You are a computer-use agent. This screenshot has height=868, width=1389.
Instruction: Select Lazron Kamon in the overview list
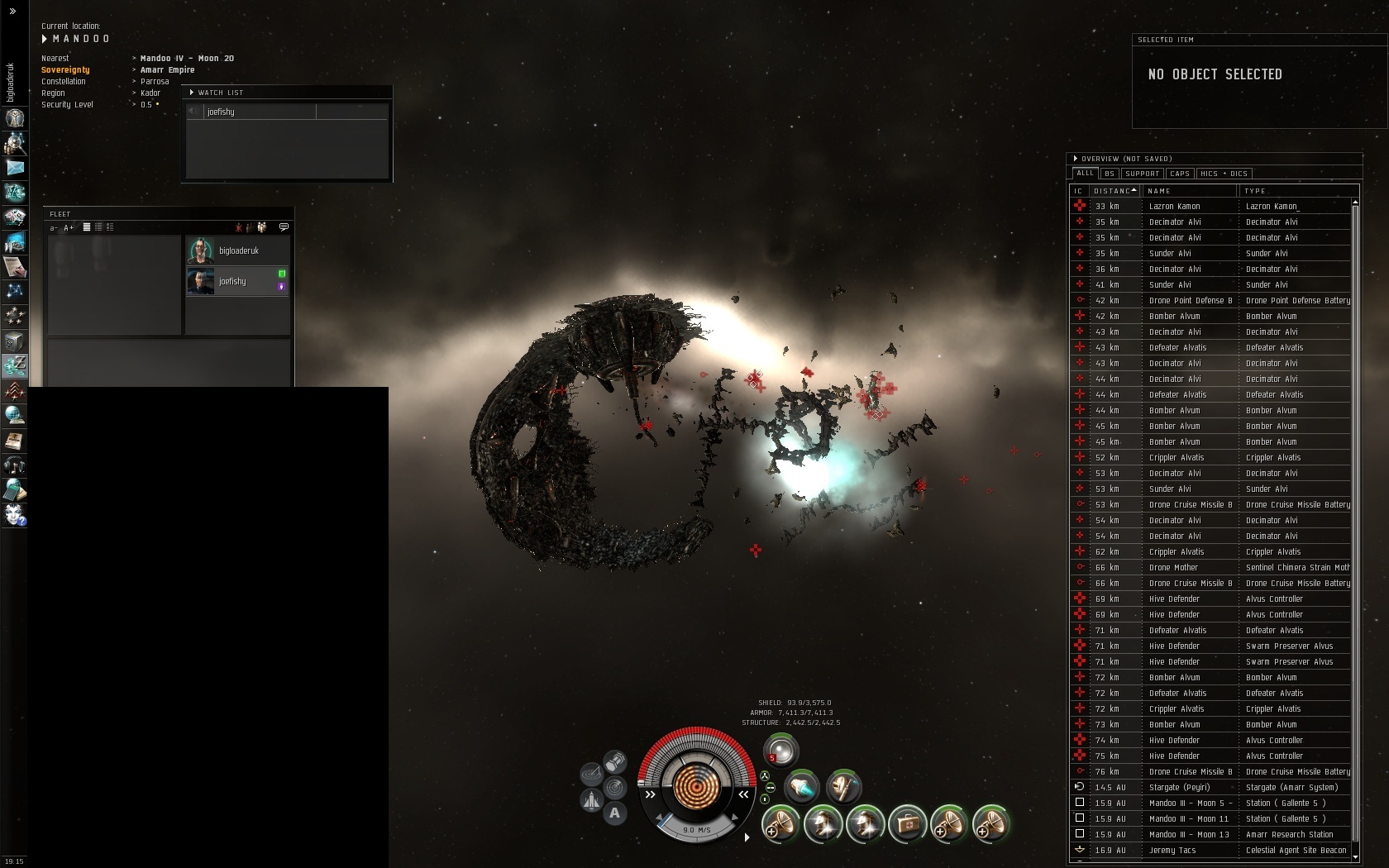(1174, 206)
